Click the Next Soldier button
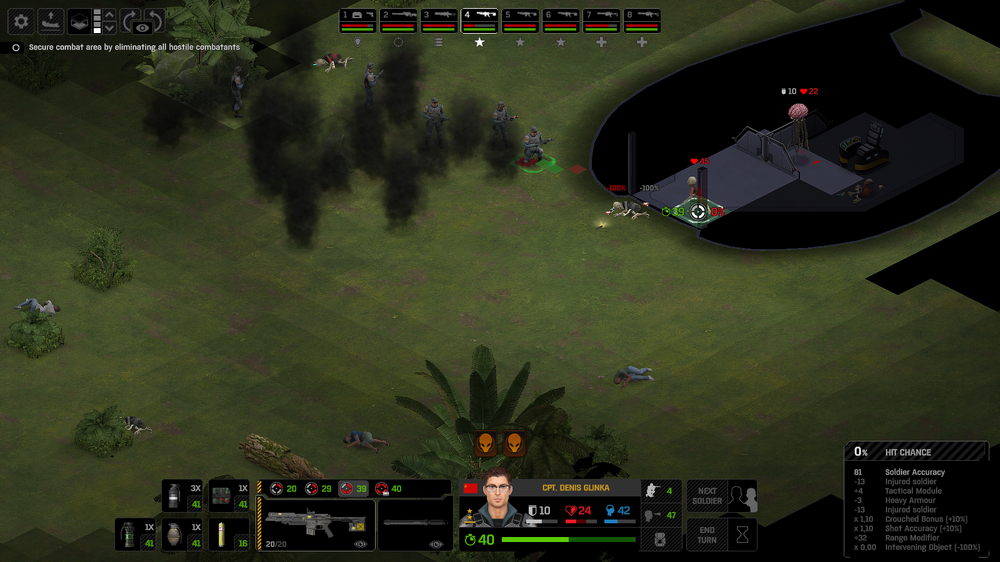This screenshot has width=1000, height=562. [707, 496]
